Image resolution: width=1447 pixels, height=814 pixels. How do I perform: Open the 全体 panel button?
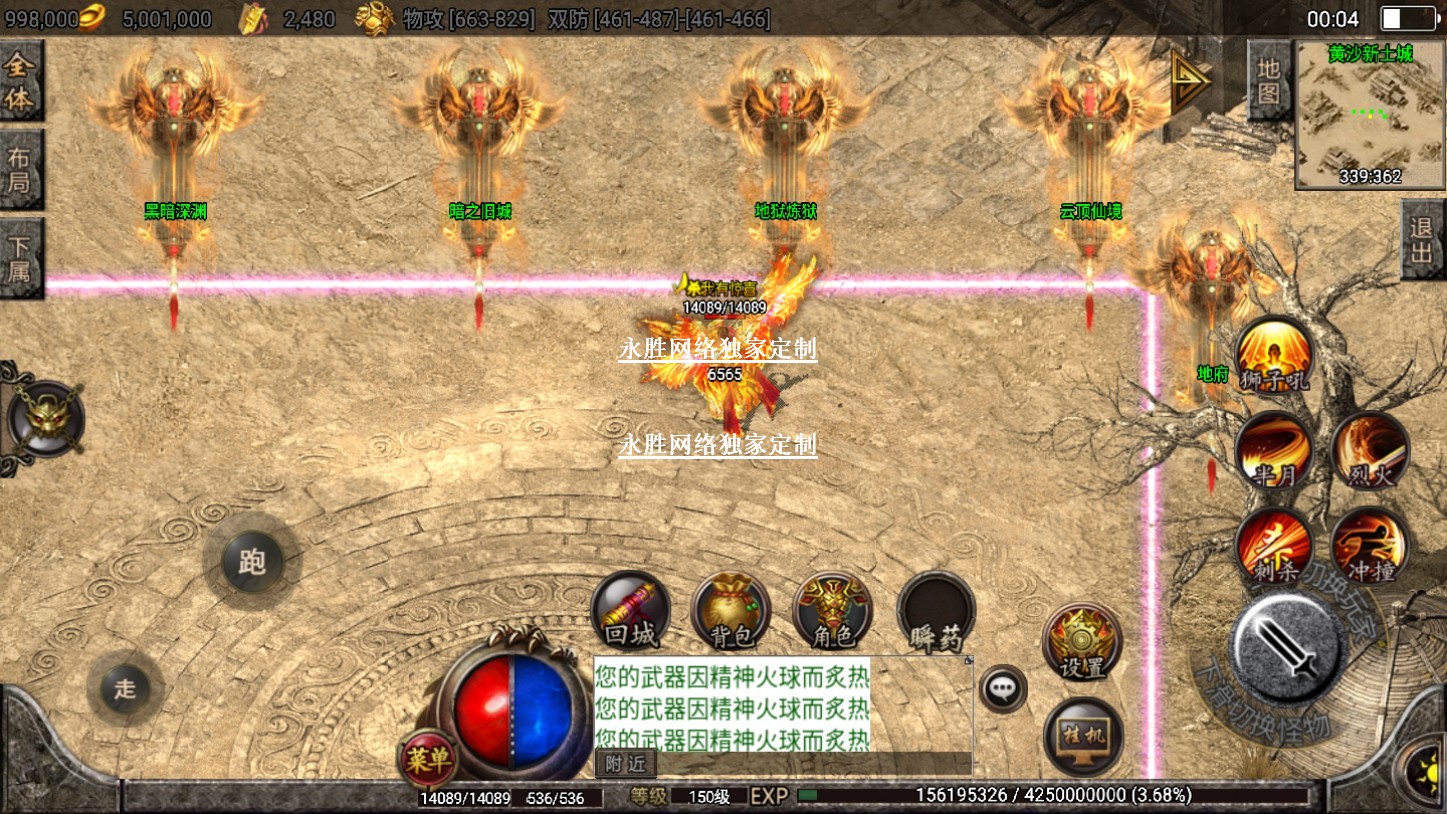(20, 82)
